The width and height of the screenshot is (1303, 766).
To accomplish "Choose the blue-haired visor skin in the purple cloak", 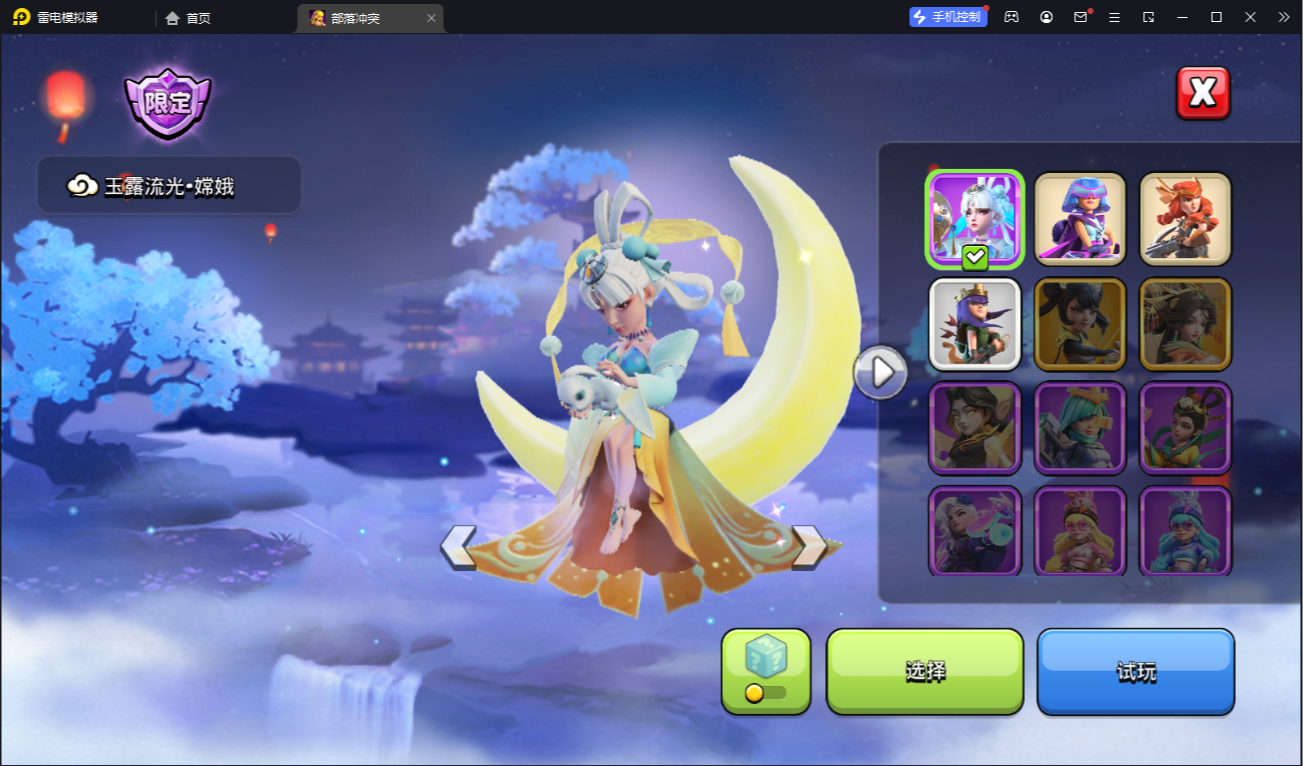I will pyautogui.click(x=1080, y=219).
